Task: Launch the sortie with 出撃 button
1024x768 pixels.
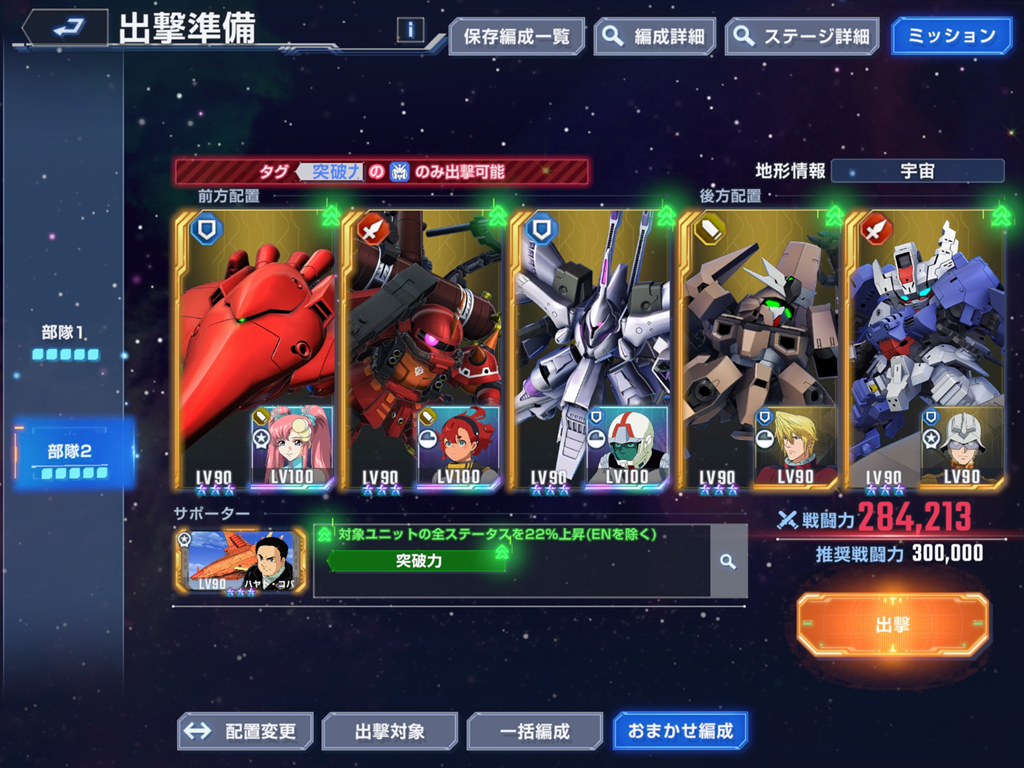Action: coord(892,625)
